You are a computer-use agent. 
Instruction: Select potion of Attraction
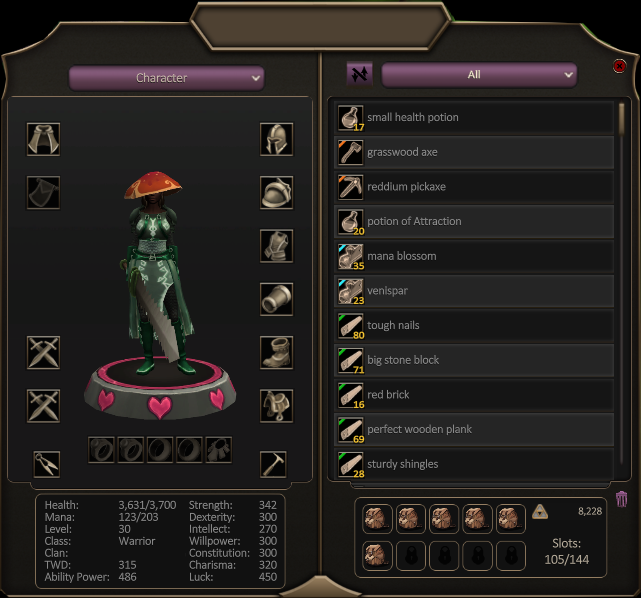tap(475, 221)
